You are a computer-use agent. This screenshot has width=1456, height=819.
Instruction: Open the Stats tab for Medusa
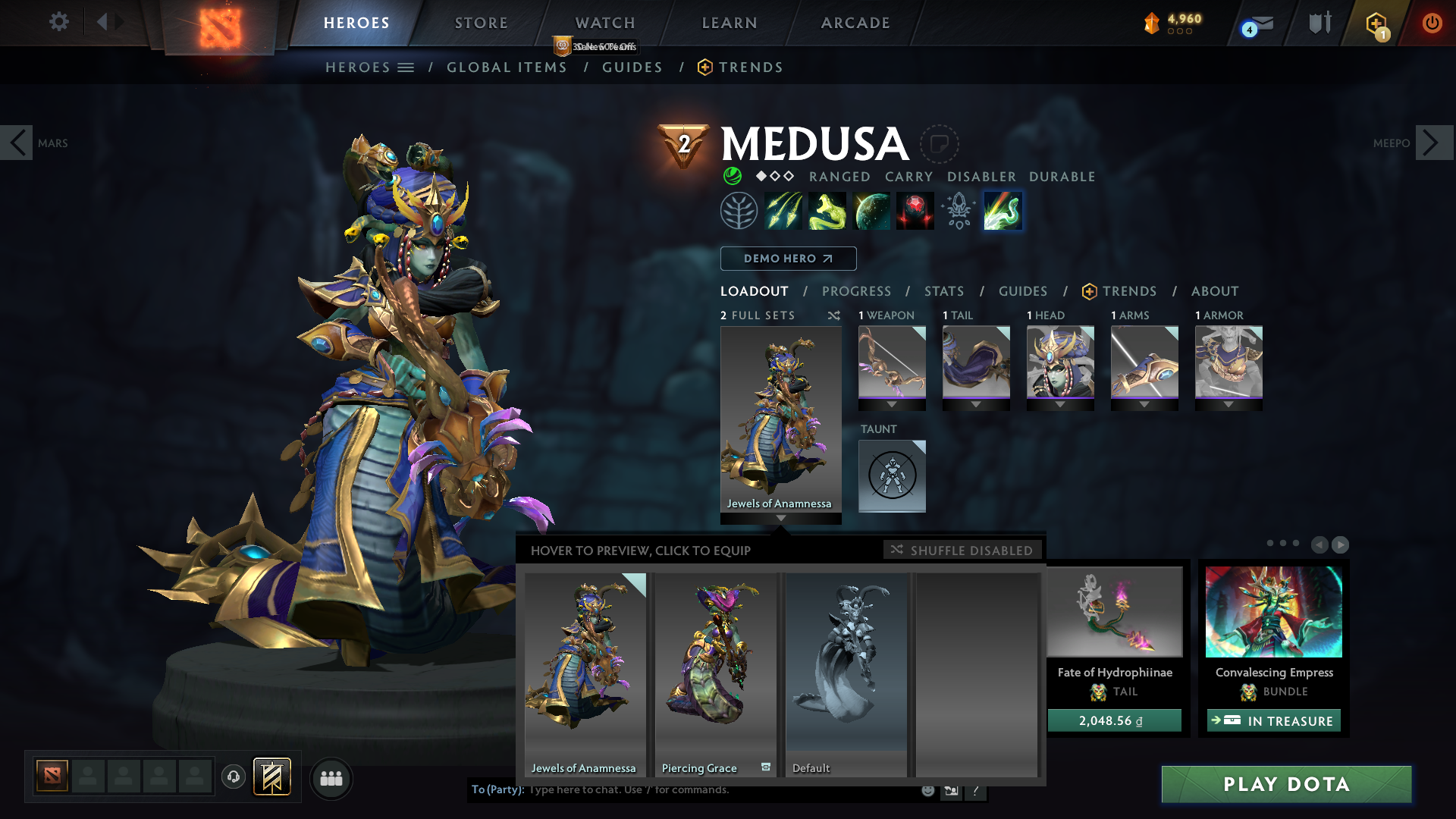[x=943, y=290]
